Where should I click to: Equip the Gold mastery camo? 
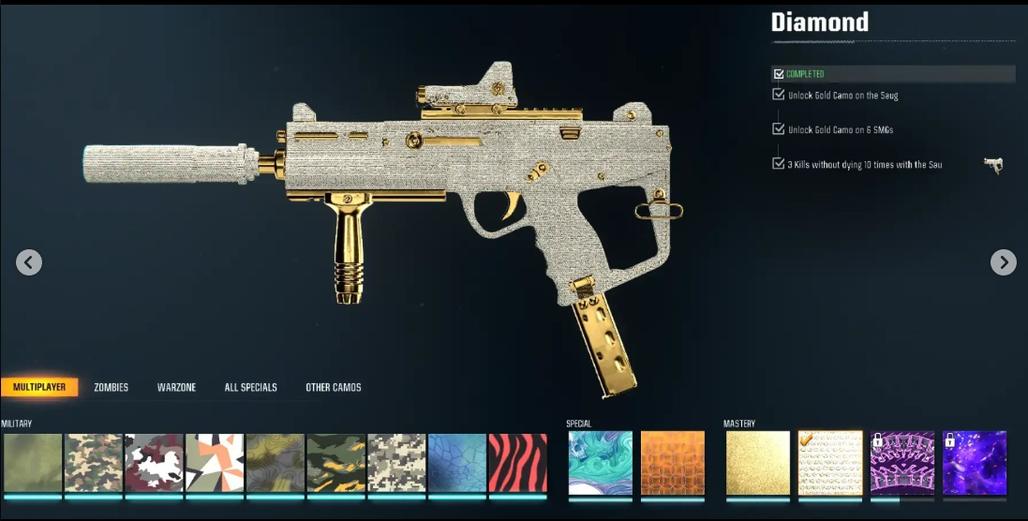pos(757,463)
